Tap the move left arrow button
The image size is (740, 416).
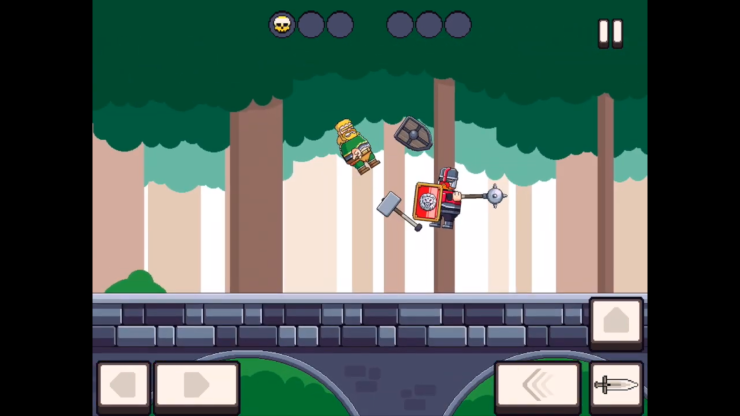(x=123, y=386)
